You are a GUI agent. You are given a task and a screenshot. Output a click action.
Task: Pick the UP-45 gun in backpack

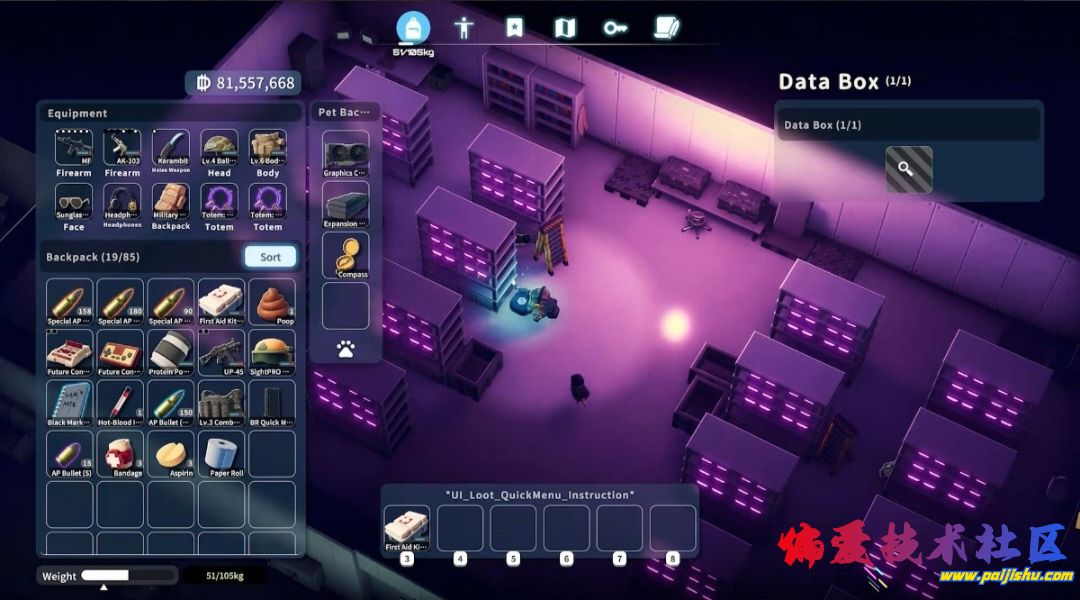coord(221,352)
